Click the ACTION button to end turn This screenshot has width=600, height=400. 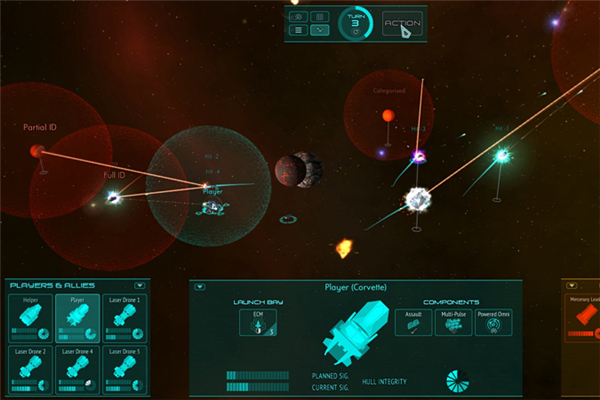click(402, 24)
